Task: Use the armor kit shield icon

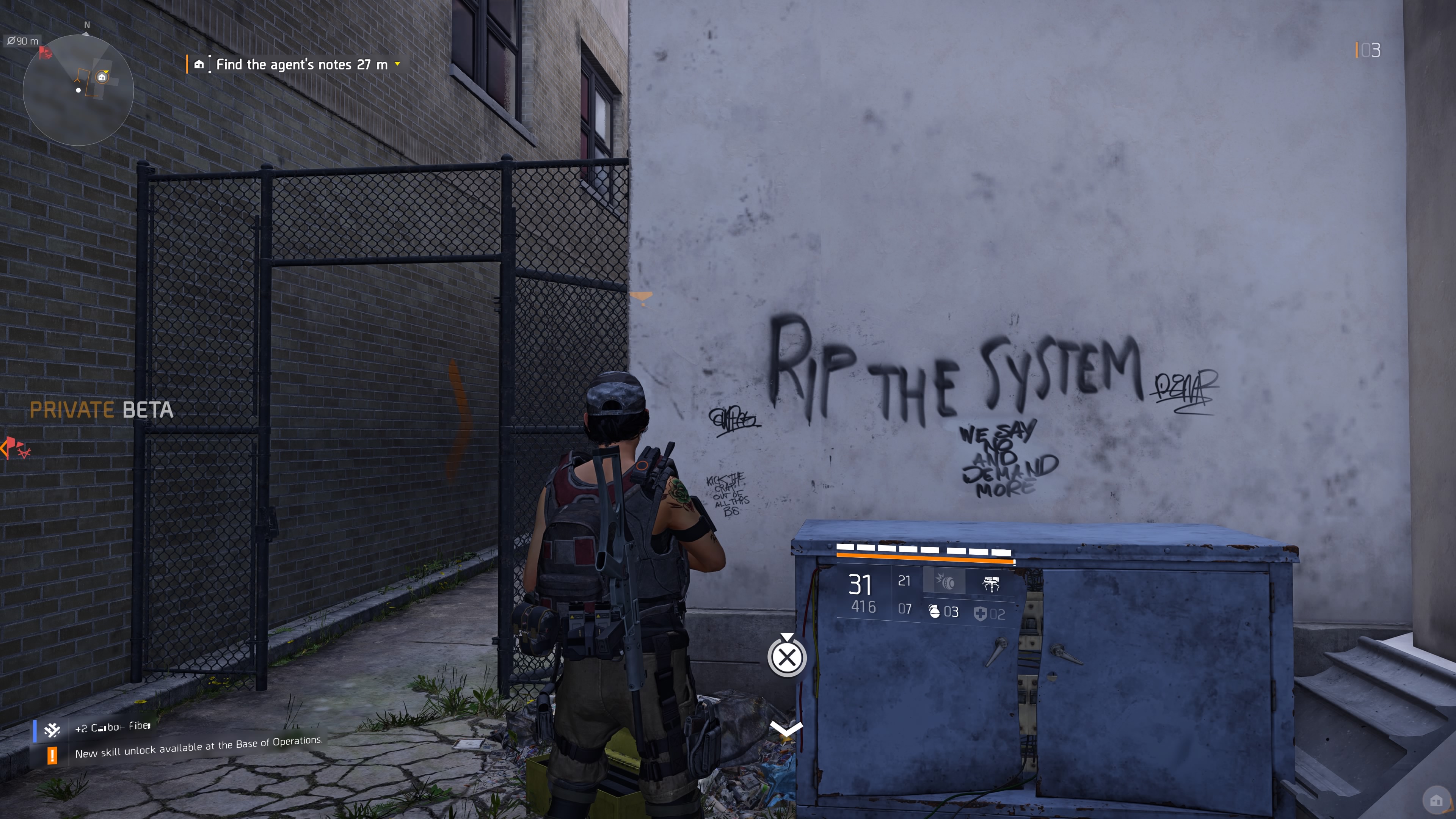Action: pos(980,613)
